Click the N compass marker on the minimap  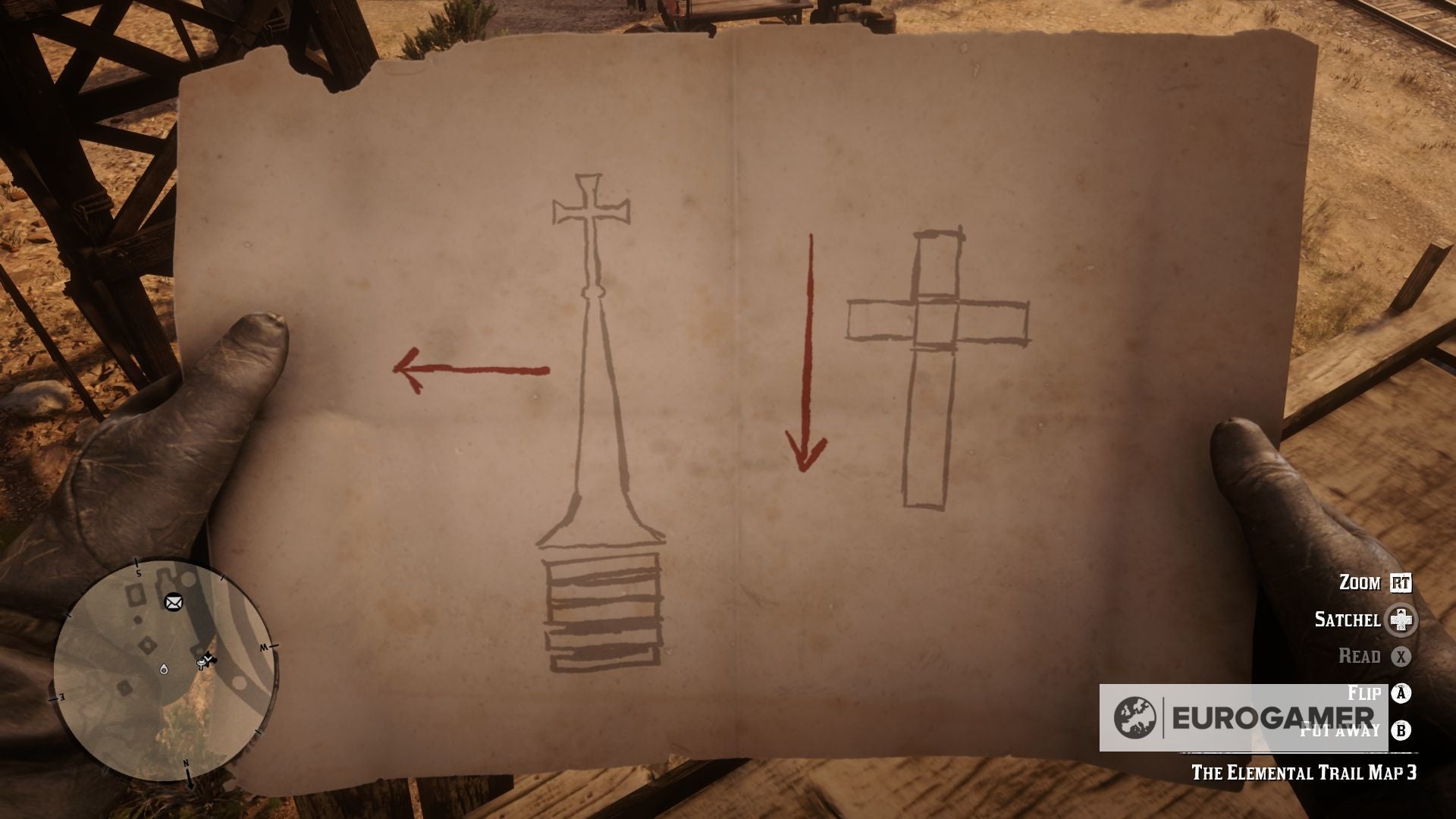click(x=185, y=763)
